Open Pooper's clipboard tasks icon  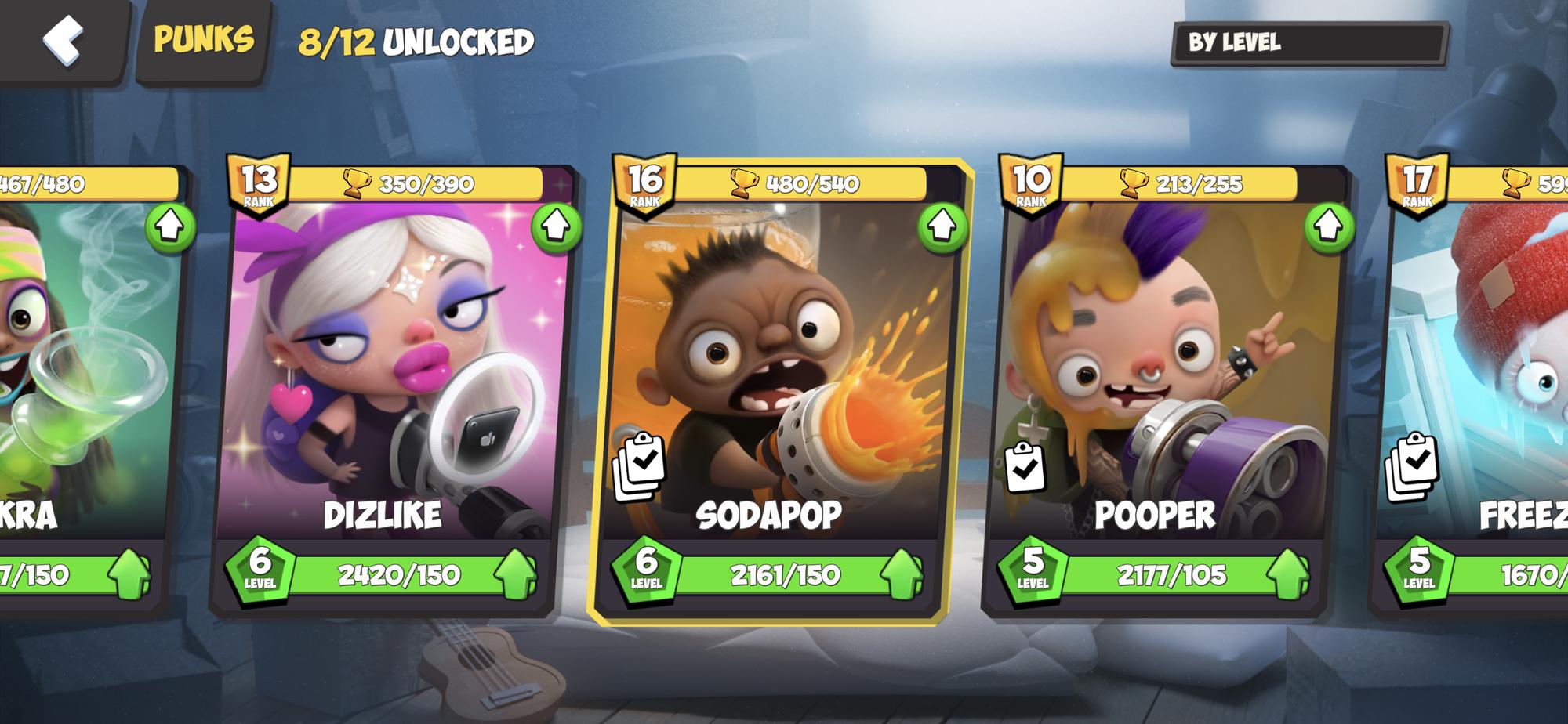(1025, 468)
